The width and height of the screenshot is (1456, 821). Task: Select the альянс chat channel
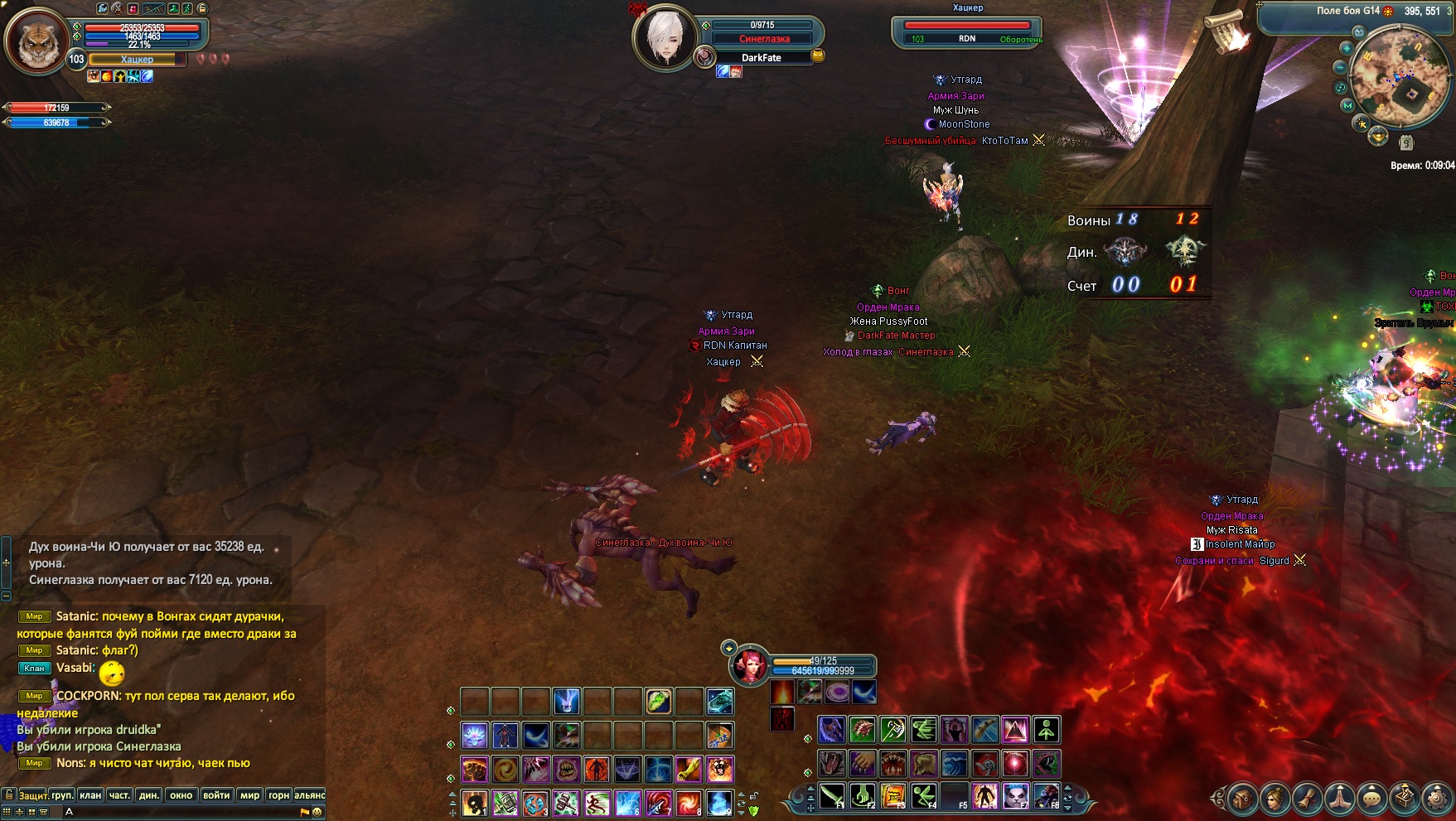pyautogui.click(x=310, y=795)
